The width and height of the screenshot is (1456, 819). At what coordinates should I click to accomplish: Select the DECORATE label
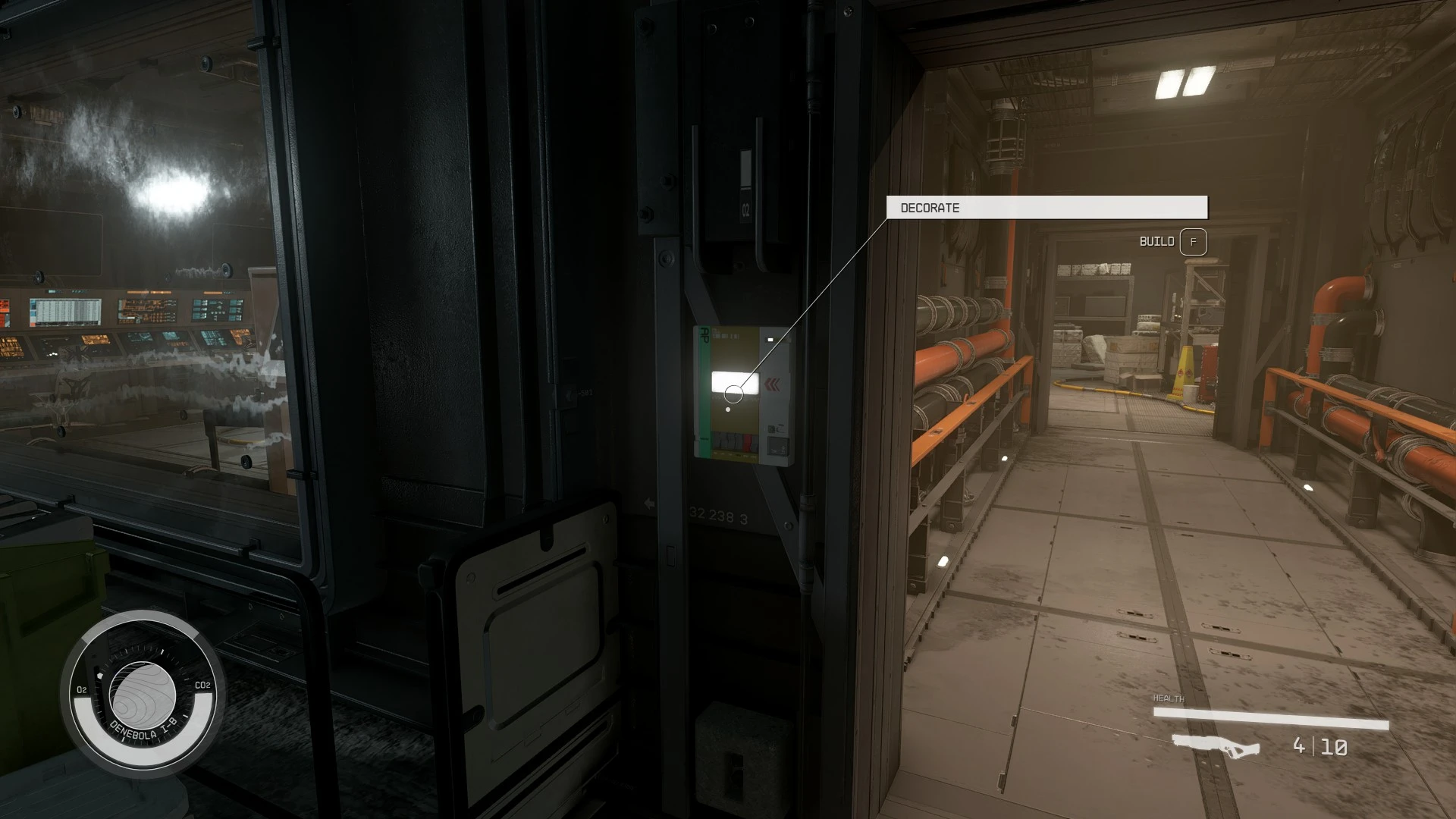click(x=929, y=207)
